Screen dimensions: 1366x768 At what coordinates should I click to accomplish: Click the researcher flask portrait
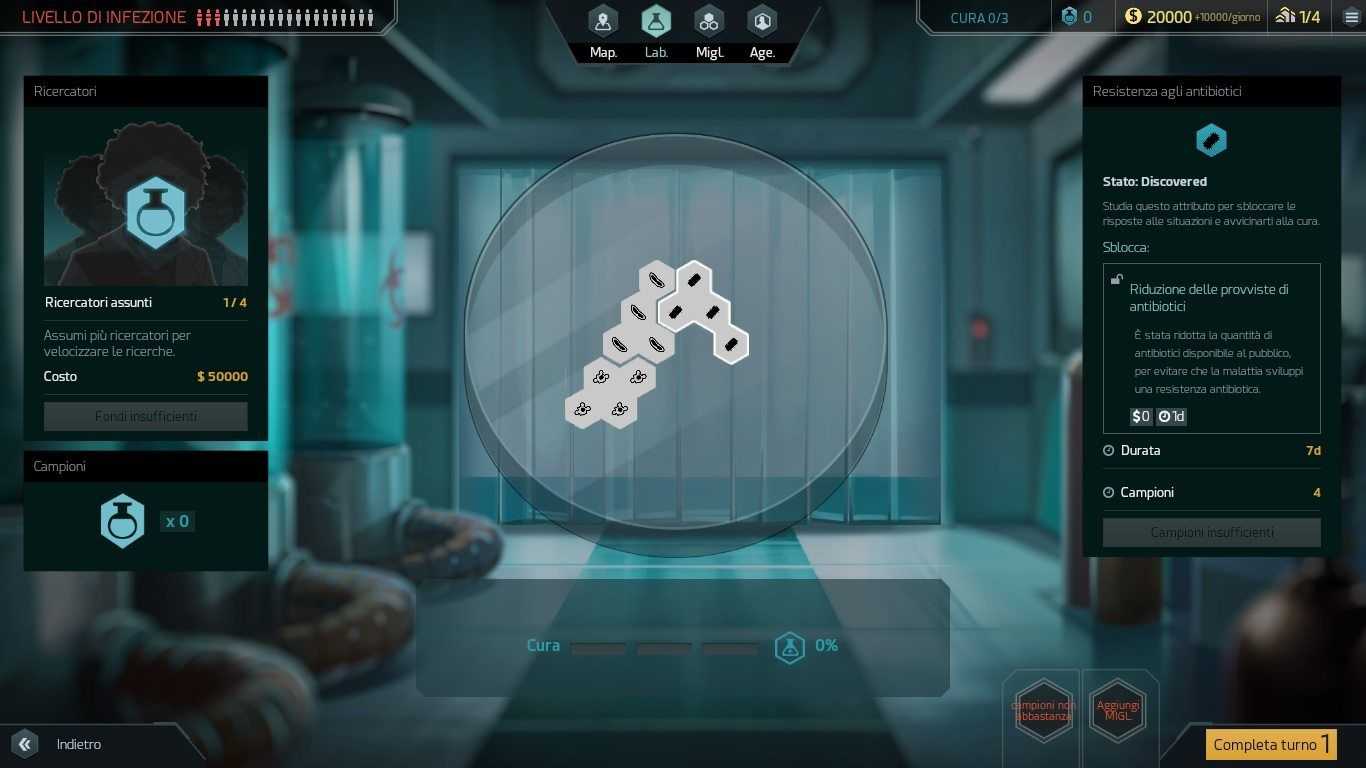tap(155, 212)
